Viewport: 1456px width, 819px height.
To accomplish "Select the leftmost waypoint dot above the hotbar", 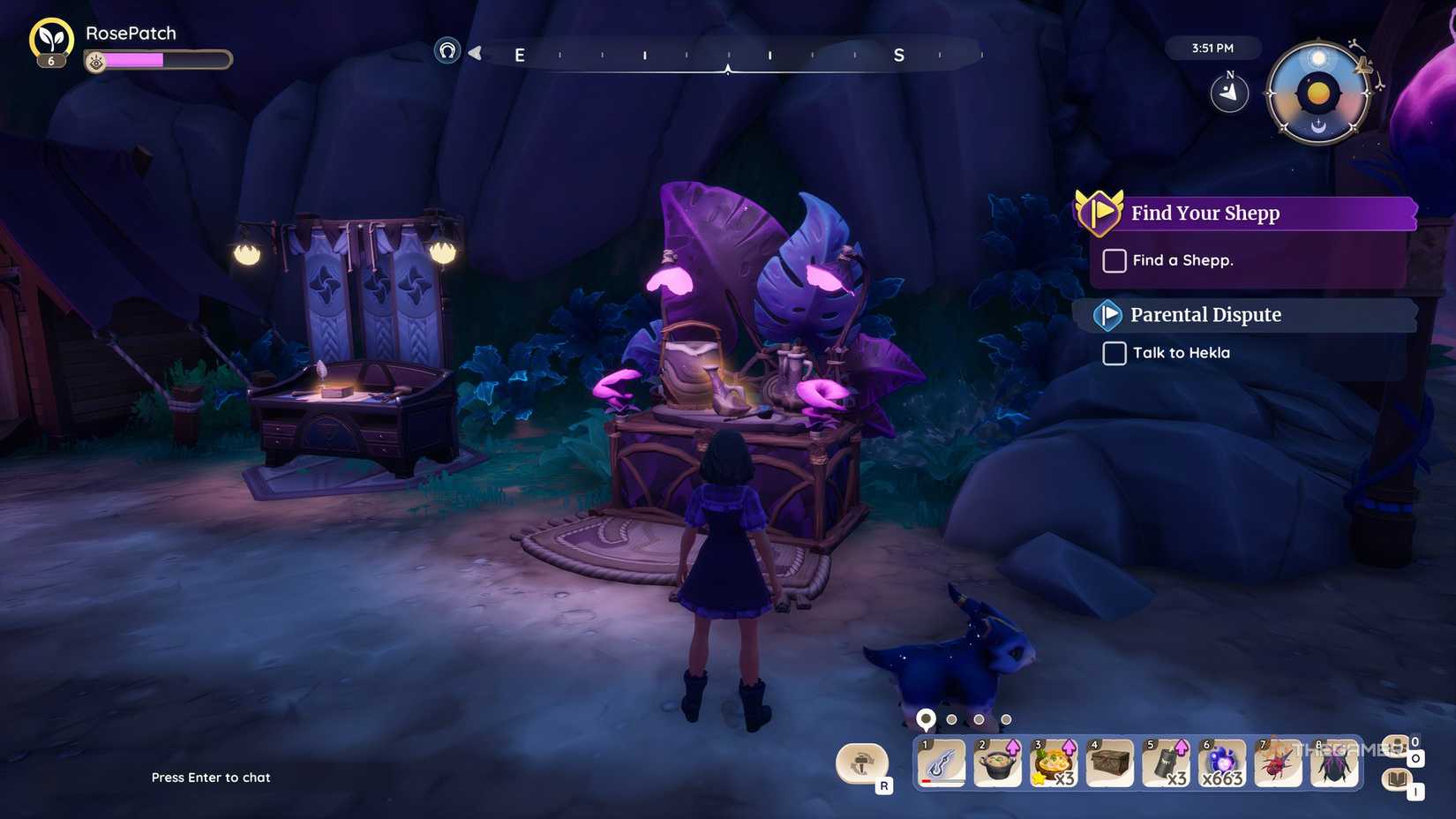I will (x=924, y=718).
